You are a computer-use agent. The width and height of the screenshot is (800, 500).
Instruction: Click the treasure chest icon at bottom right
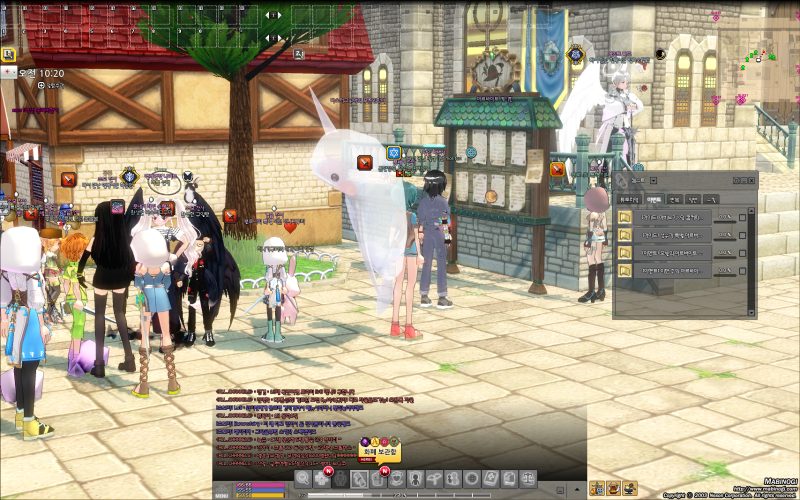coord(613,488)
